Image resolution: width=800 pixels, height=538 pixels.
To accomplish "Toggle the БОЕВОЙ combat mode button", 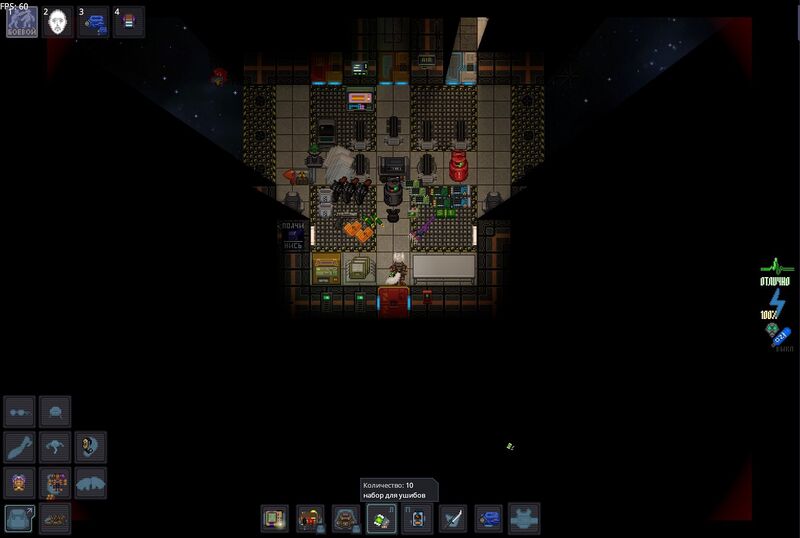I will (x=22, y=21).
